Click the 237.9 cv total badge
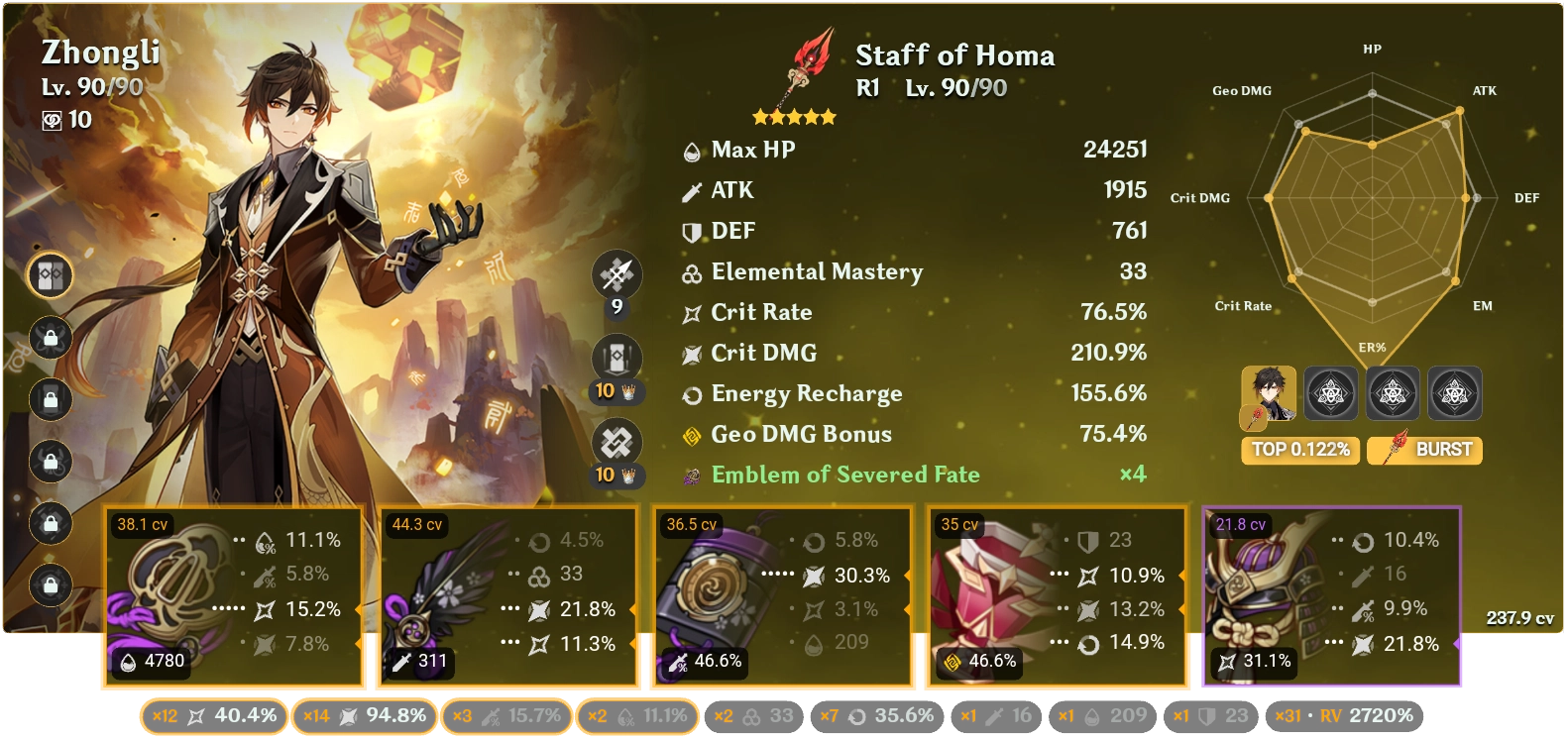Viewport: 1568px width, 740px height. pyautogui.click(x=1518, y=616)
